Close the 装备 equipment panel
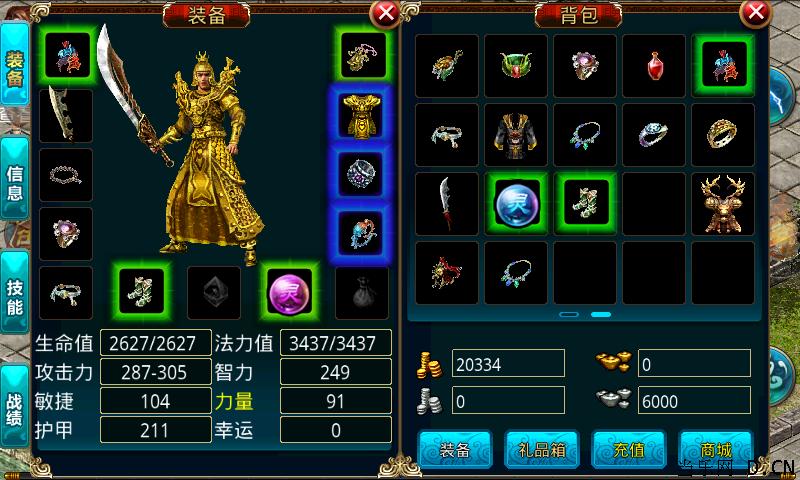The image size is (800, 480). point(384,13)
